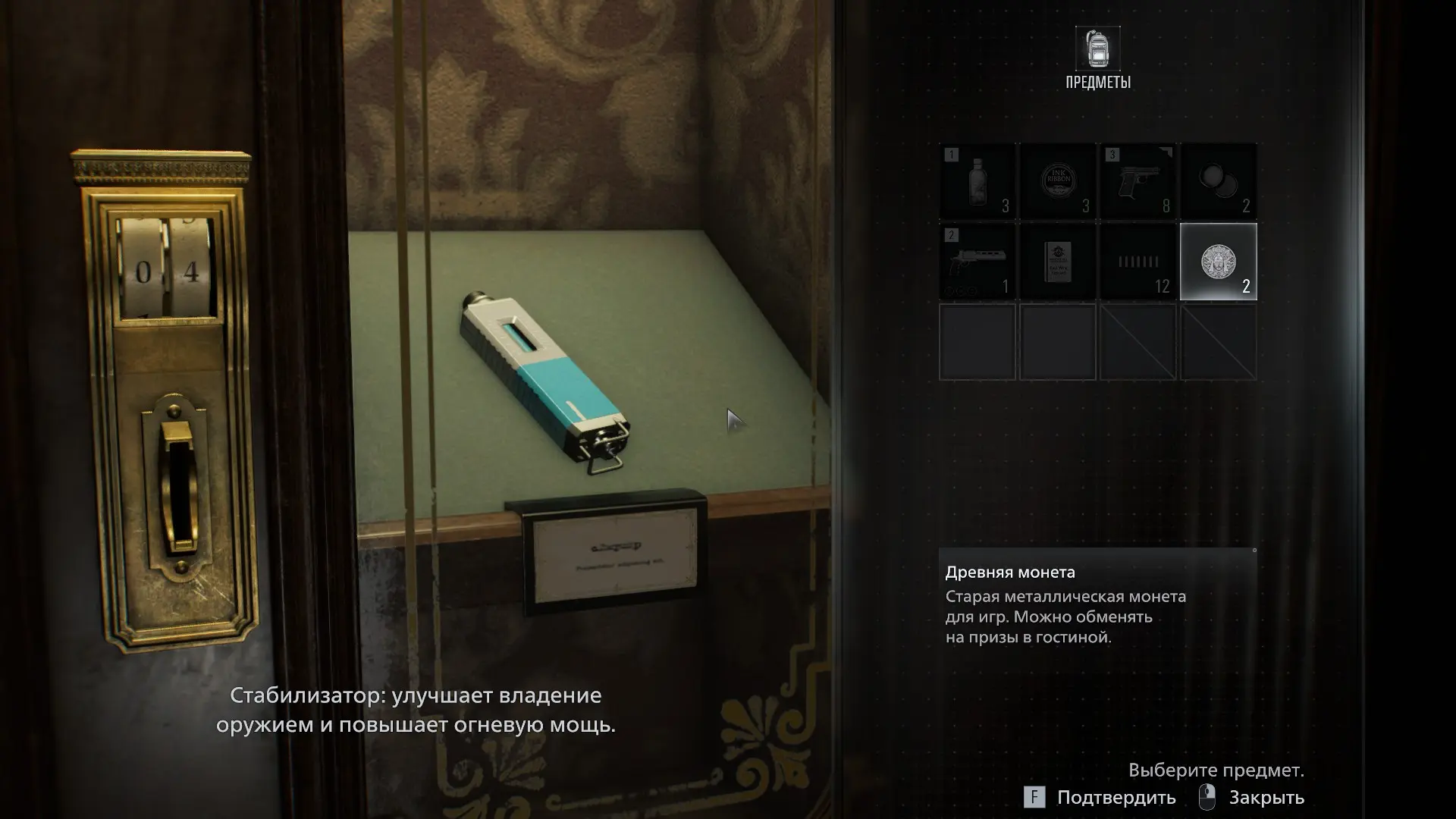Select the two round tins slot

pos(1218,182)
